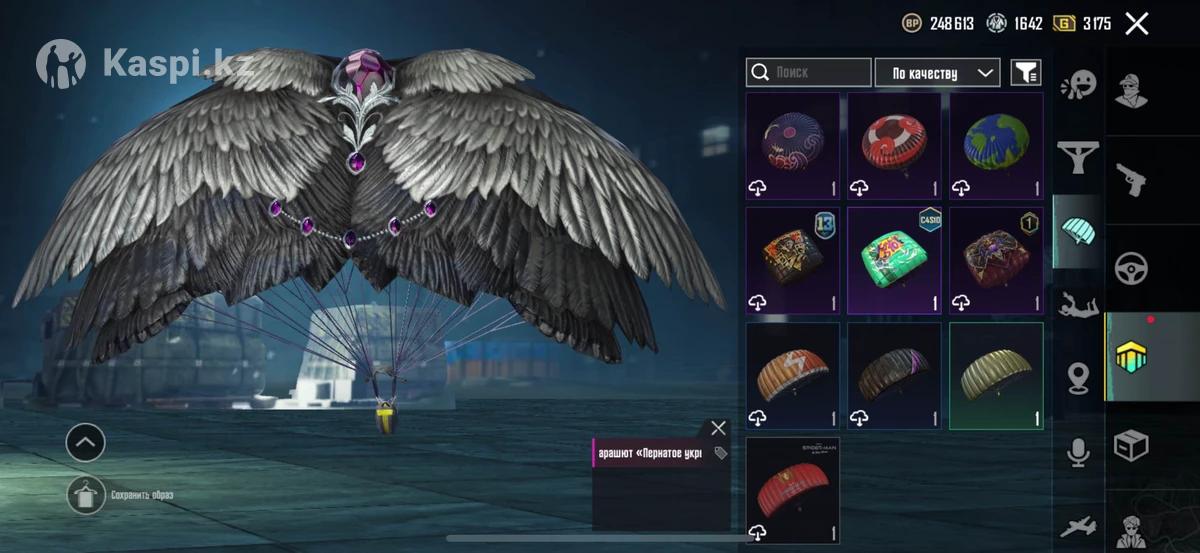Choose the red and white parachute
The height and width of the screenshot is (553, 1200).
895,146
